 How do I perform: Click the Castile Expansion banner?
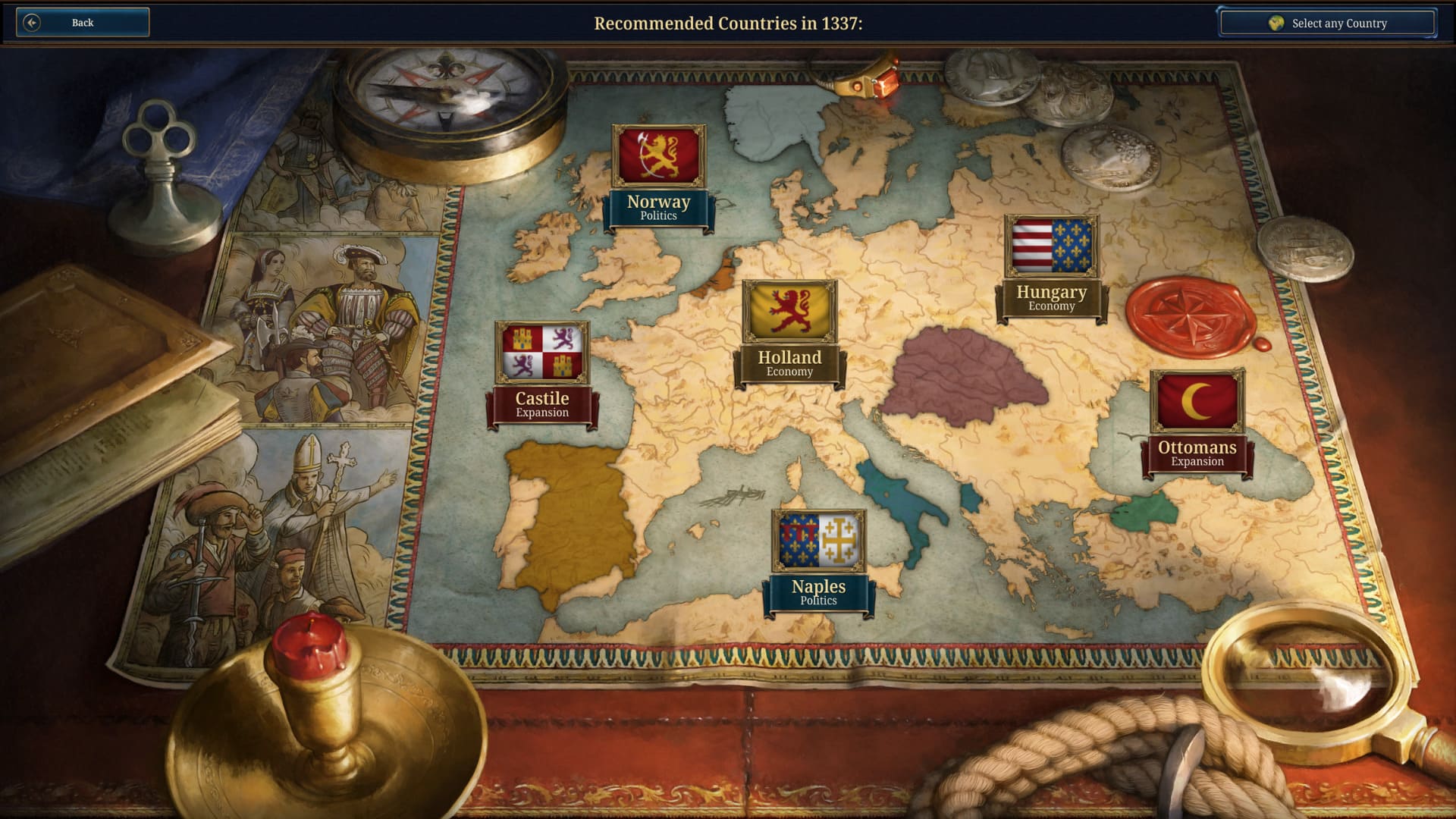coord(542,404)
